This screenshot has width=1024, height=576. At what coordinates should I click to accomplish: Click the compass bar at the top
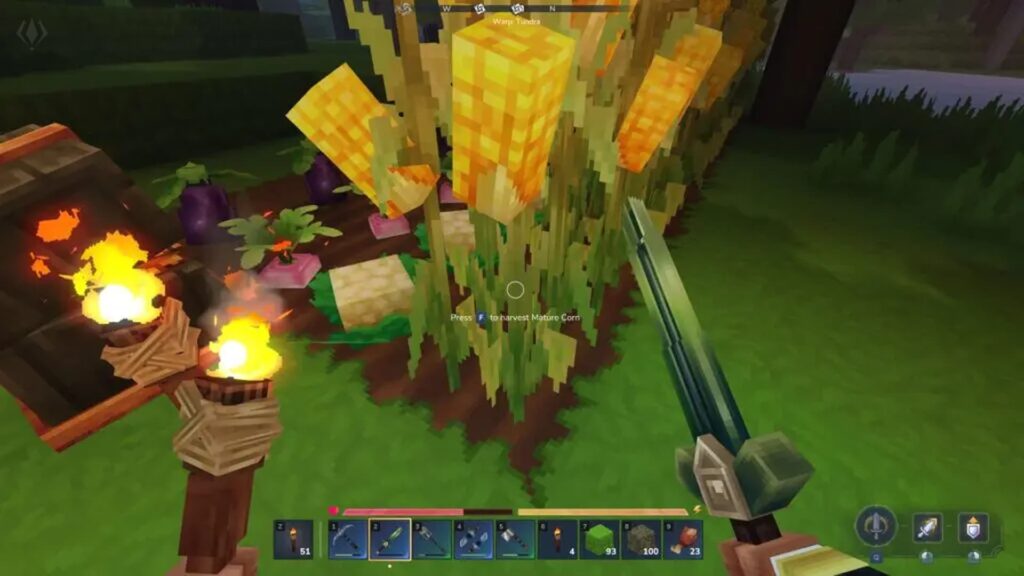[x=511, y=9]
